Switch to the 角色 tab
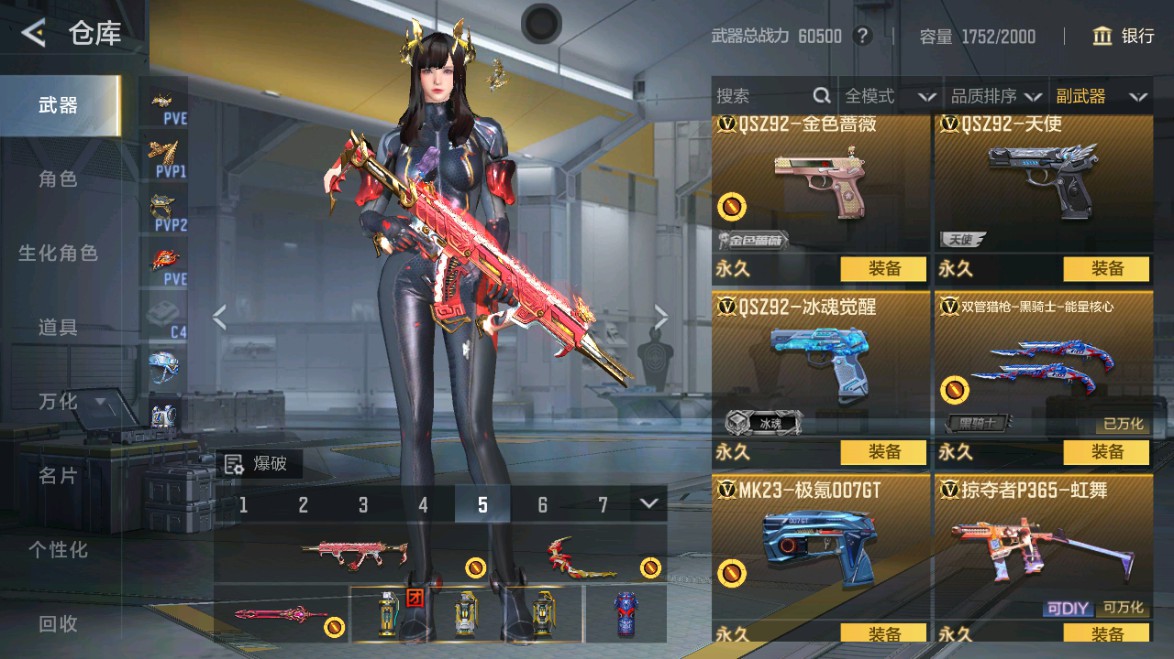This screenshot has width=1174, height=659. pyautogui.click(x=58, y=179)
